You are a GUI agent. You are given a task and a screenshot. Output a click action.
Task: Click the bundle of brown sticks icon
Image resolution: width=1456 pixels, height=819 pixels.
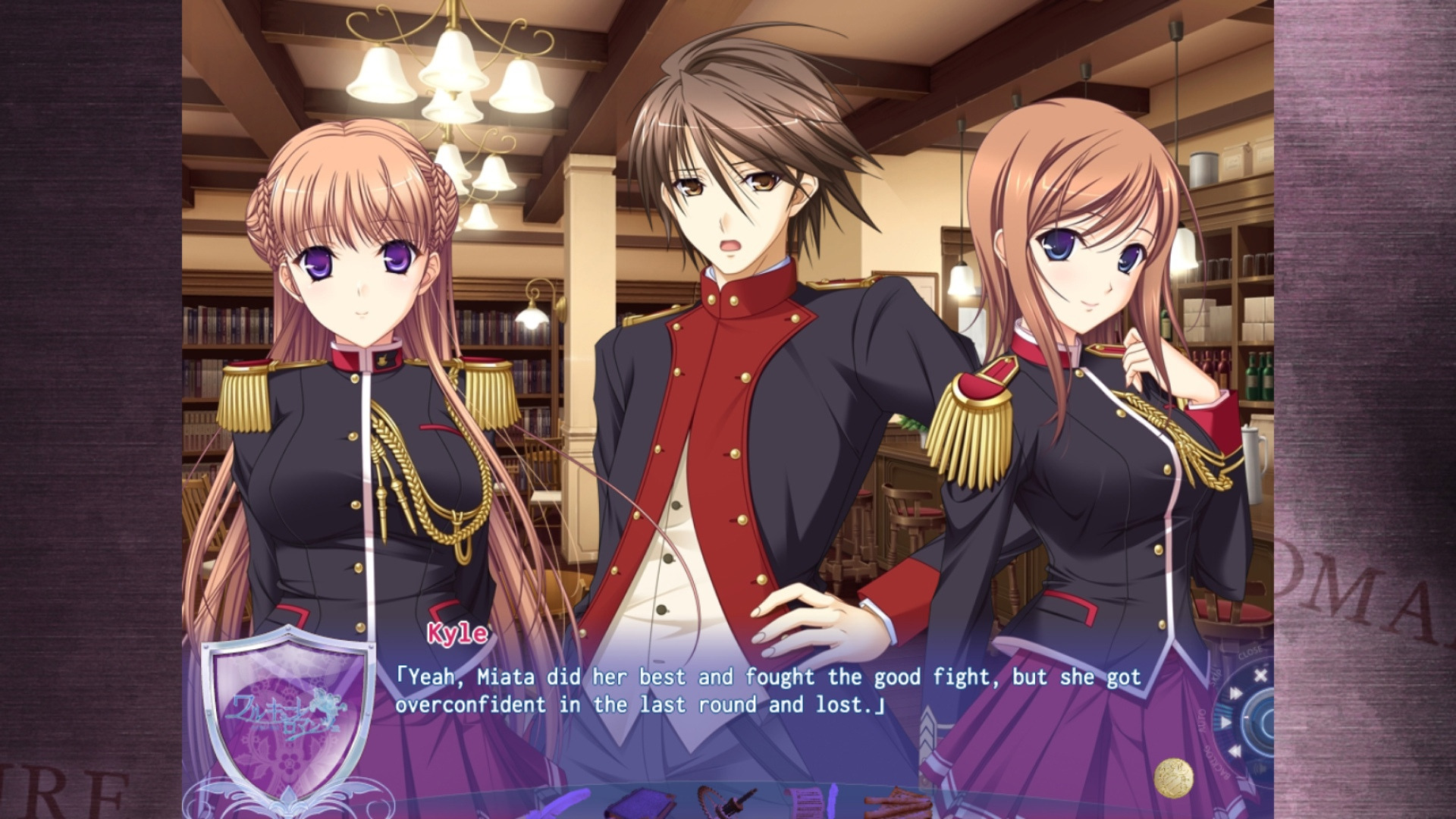tap(900, 804)
